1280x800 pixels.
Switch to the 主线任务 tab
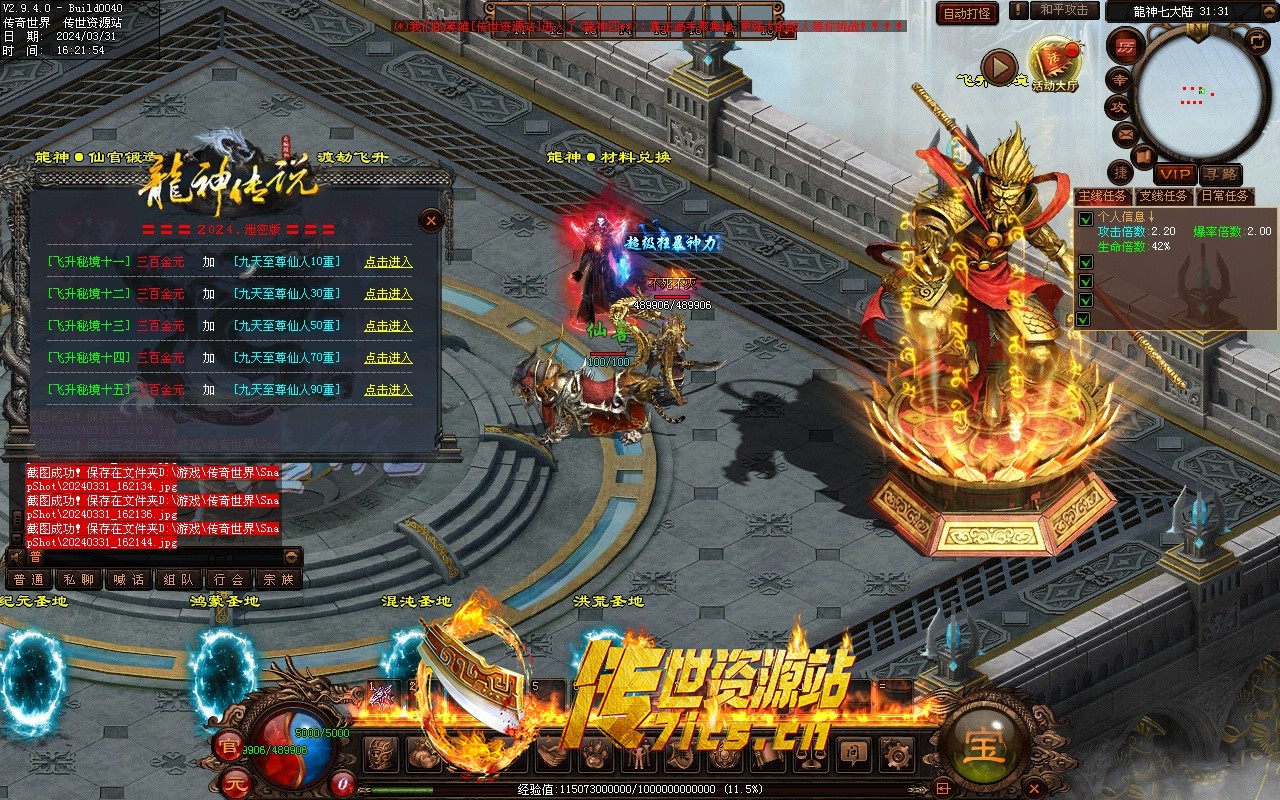coord(1103,196)
